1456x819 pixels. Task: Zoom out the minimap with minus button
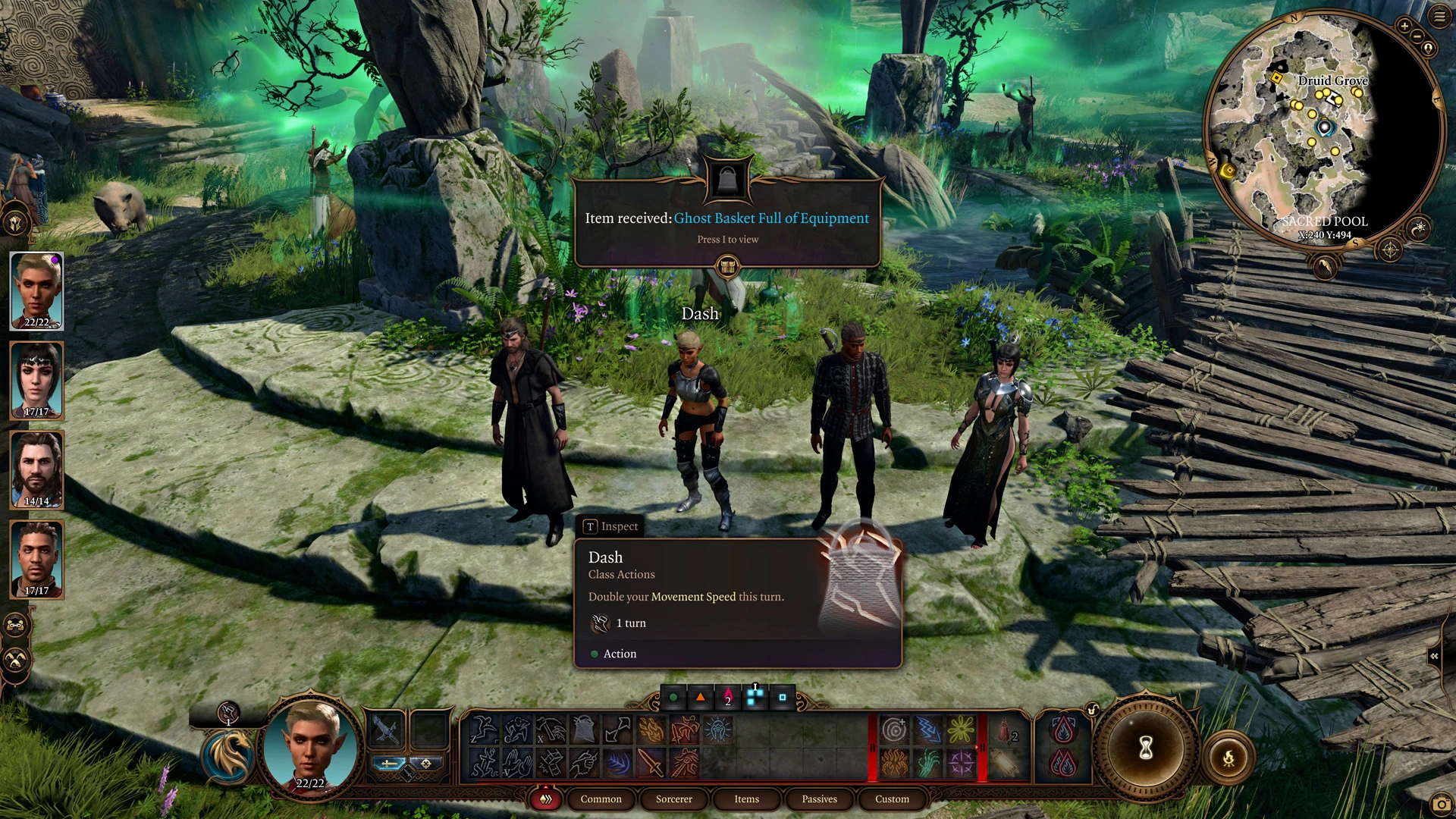pyautogui.click(x=1417, y=36)
